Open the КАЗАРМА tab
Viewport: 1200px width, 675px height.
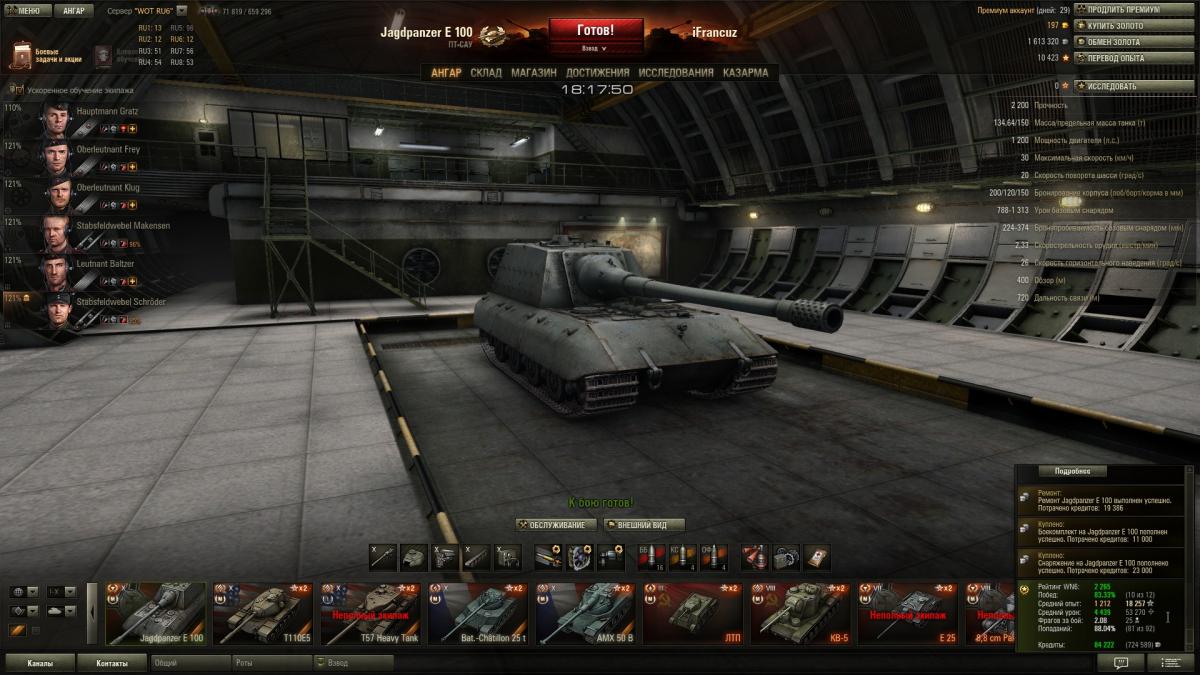coord(745,73)
